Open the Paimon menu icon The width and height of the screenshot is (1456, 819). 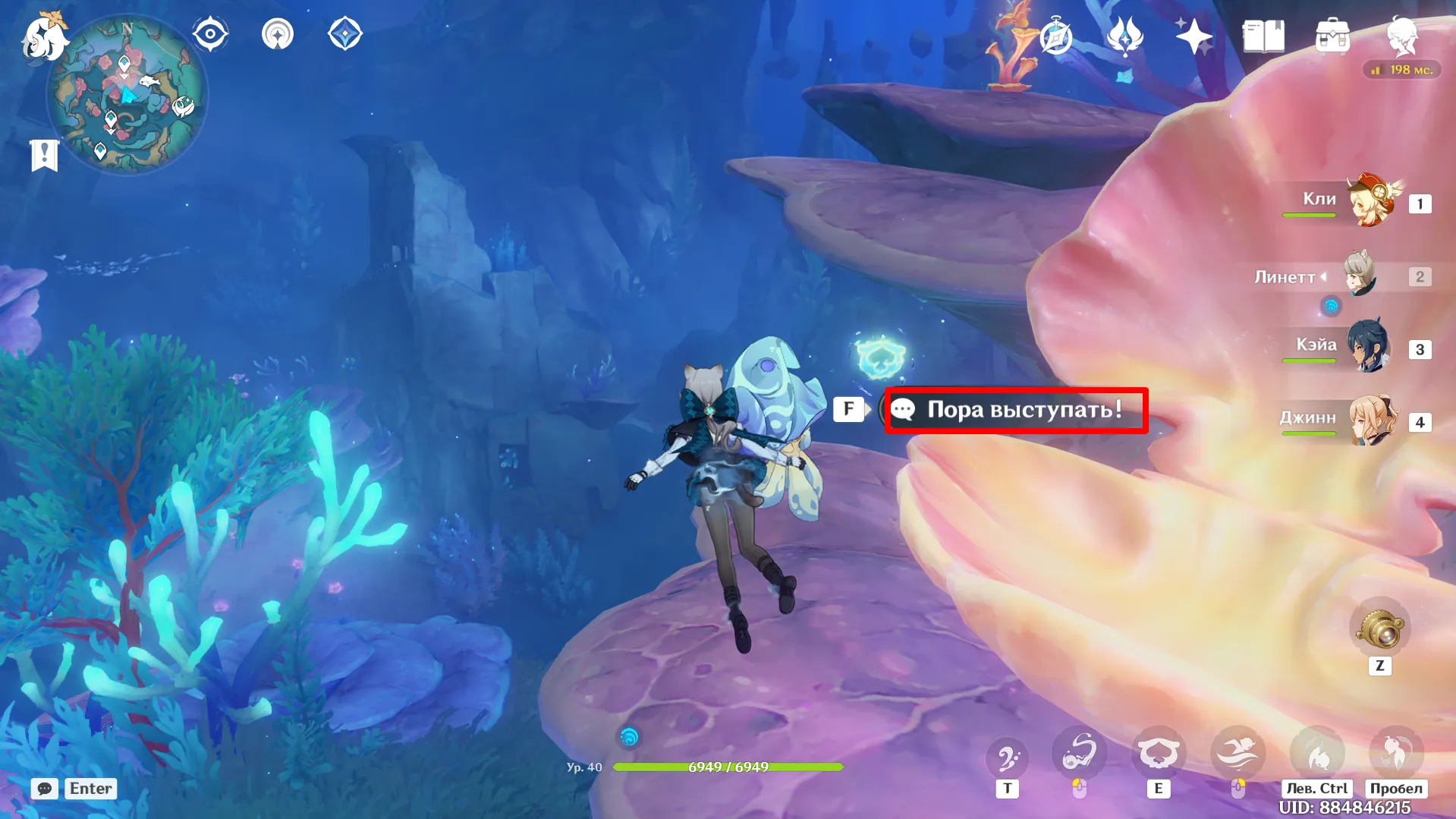coord(44,36)
